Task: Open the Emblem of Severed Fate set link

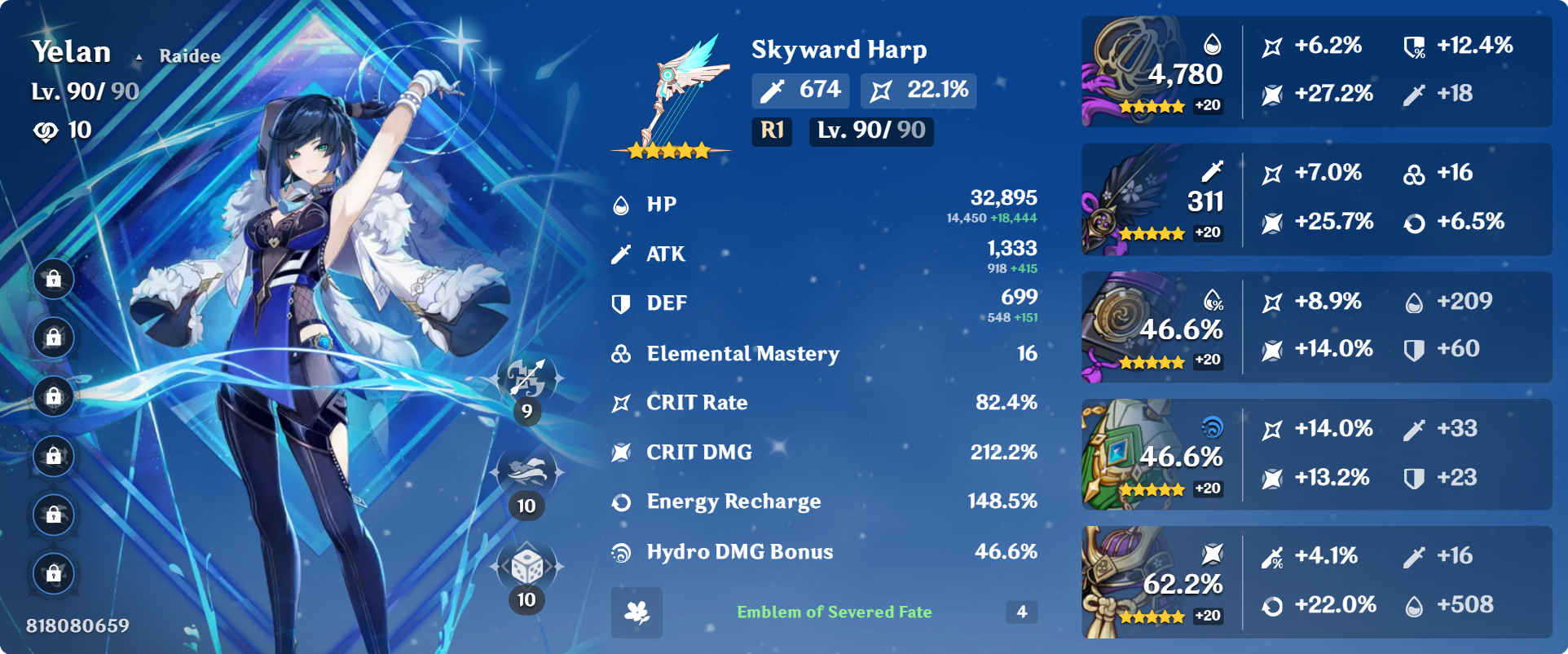Action: 835,612
